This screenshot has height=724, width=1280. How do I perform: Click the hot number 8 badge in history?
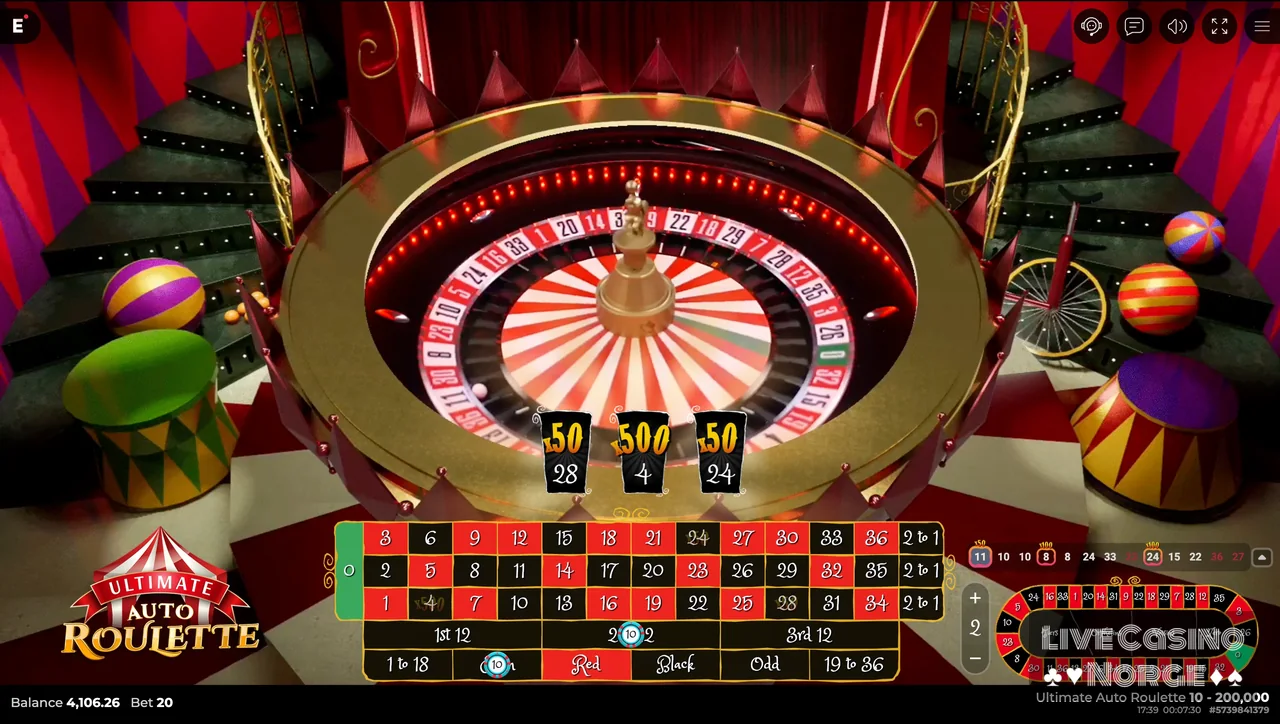1045,556
